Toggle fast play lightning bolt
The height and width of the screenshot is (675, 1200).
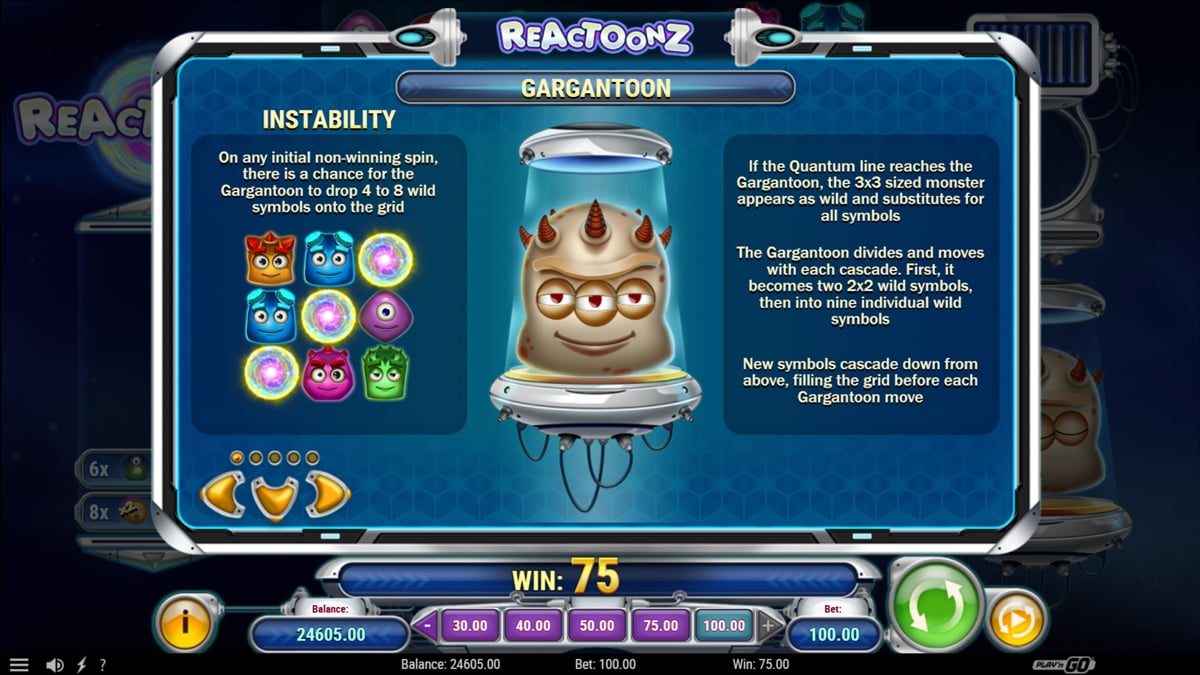81,665
